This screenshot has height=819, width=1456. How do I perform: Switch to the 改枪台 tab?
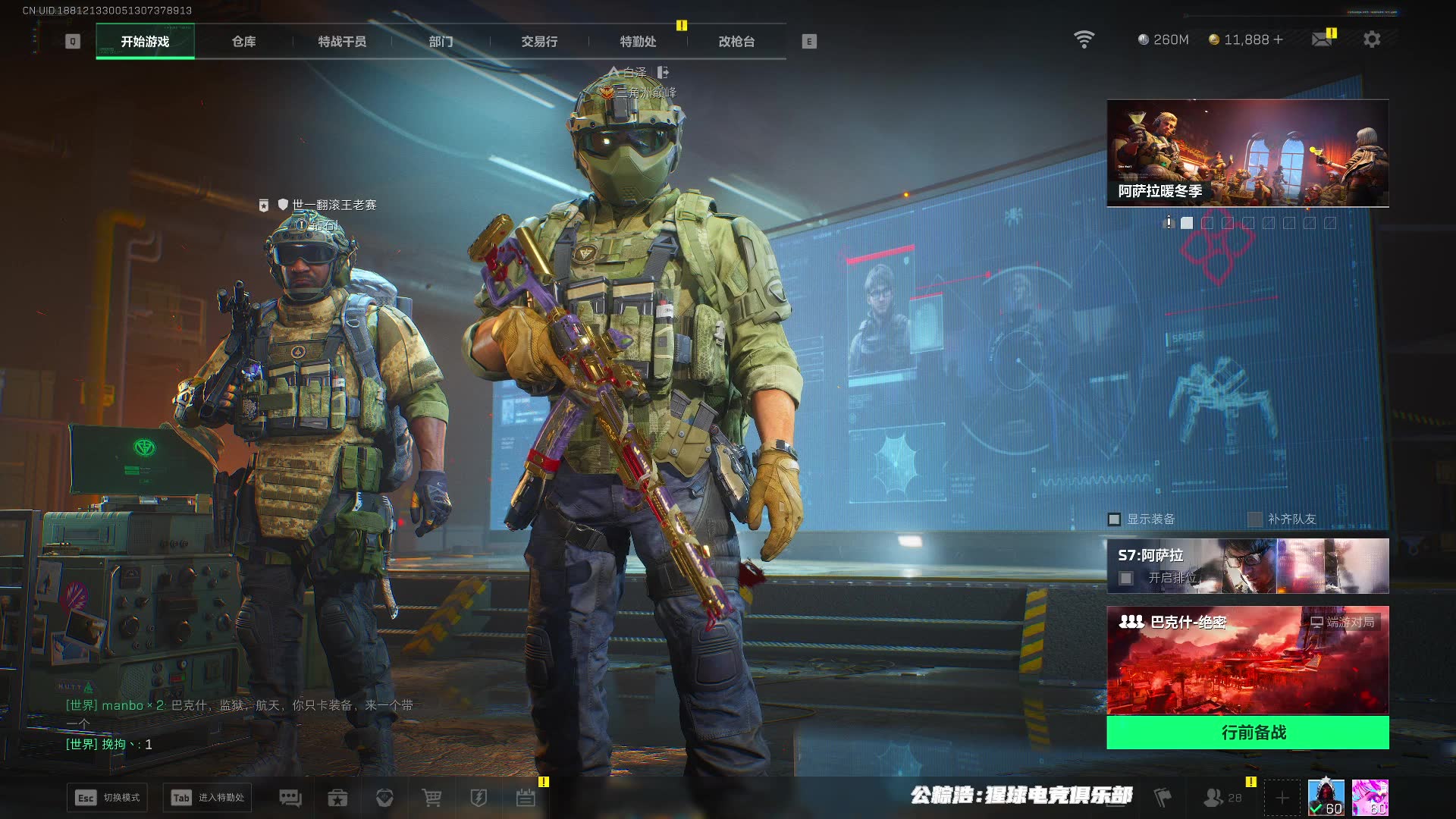pos(736,42)
